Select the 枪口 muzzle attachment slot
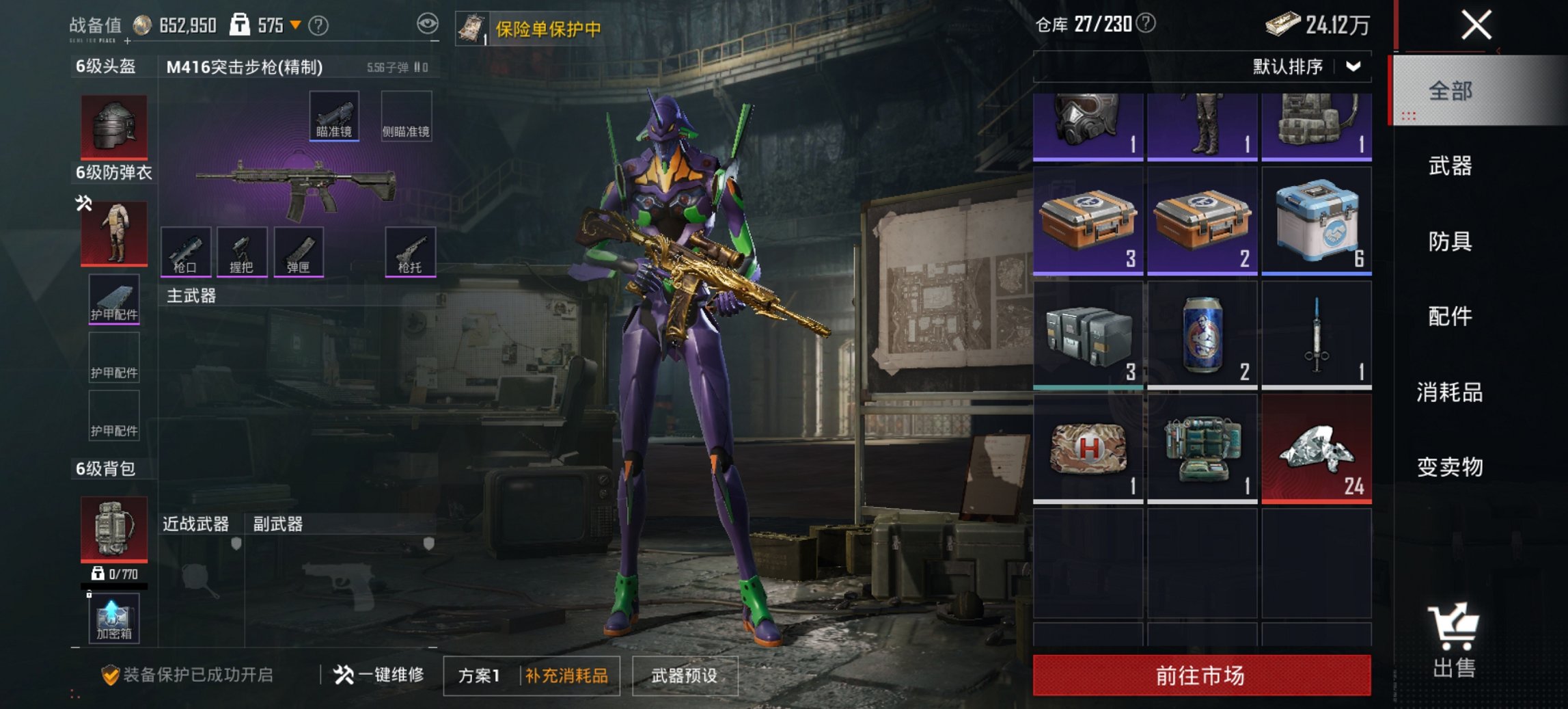The image size is (1568, 709). [x=186, y=252]
